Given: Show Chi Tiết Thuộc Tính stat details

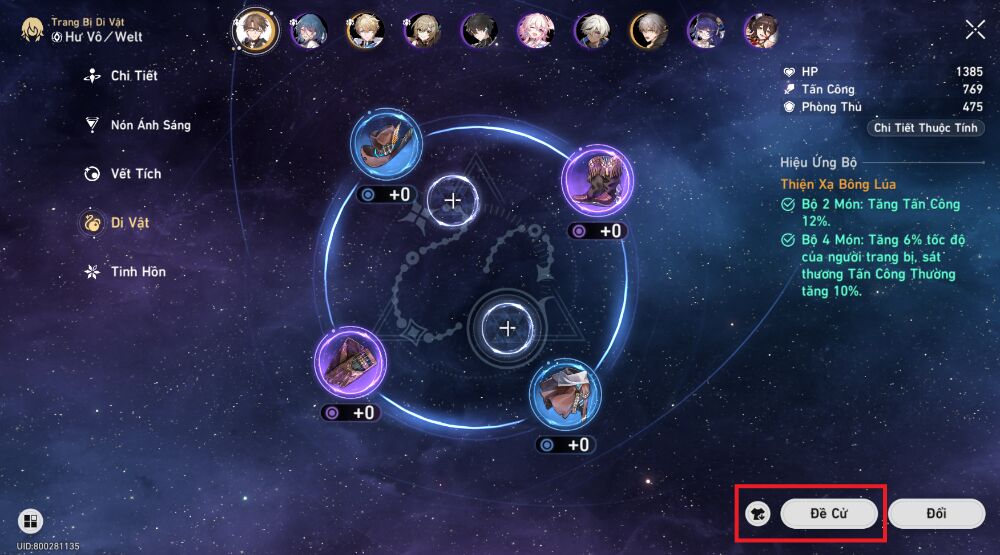Looking at the screenshot, I should point(927,128).
